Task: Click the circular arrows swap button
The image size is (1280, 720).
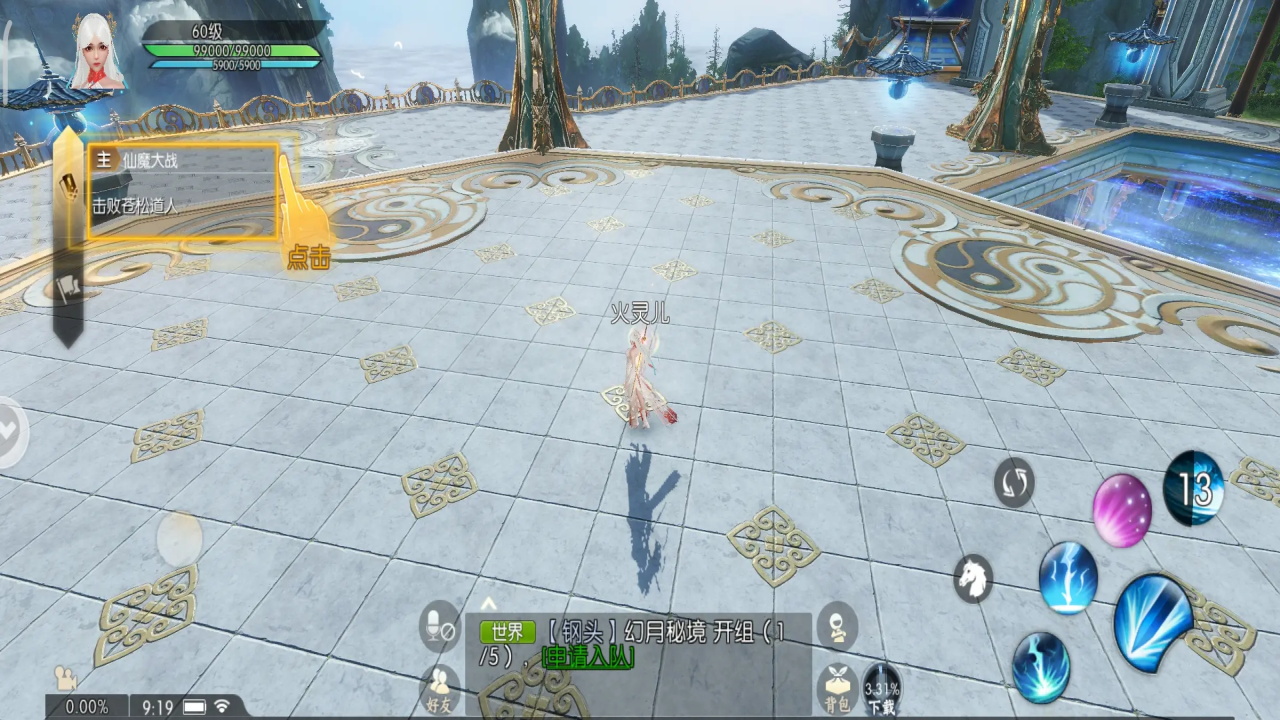Action: [x=1014, y=483]
